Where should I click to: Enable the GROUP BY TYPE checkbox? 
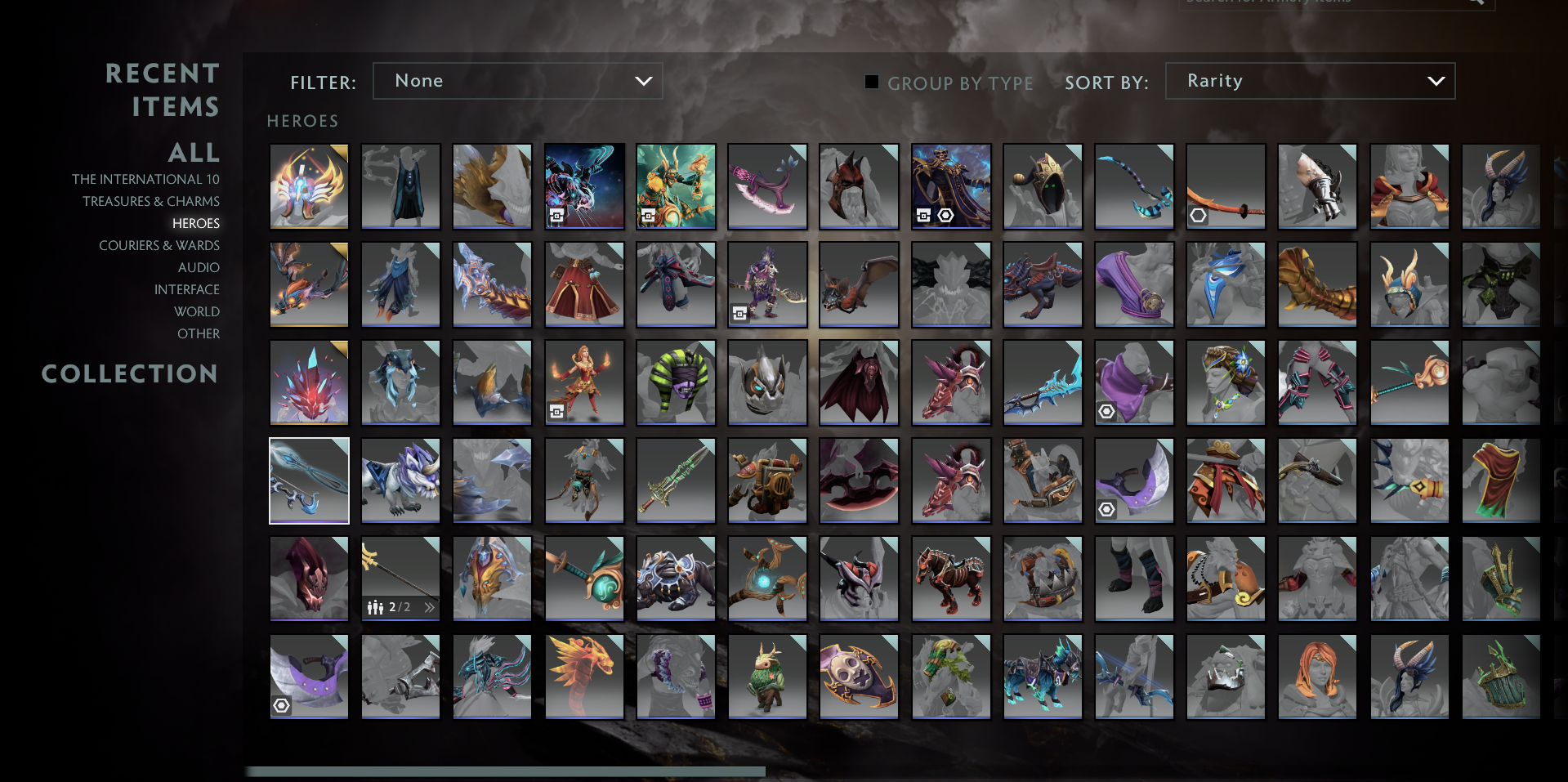point(871,82)
